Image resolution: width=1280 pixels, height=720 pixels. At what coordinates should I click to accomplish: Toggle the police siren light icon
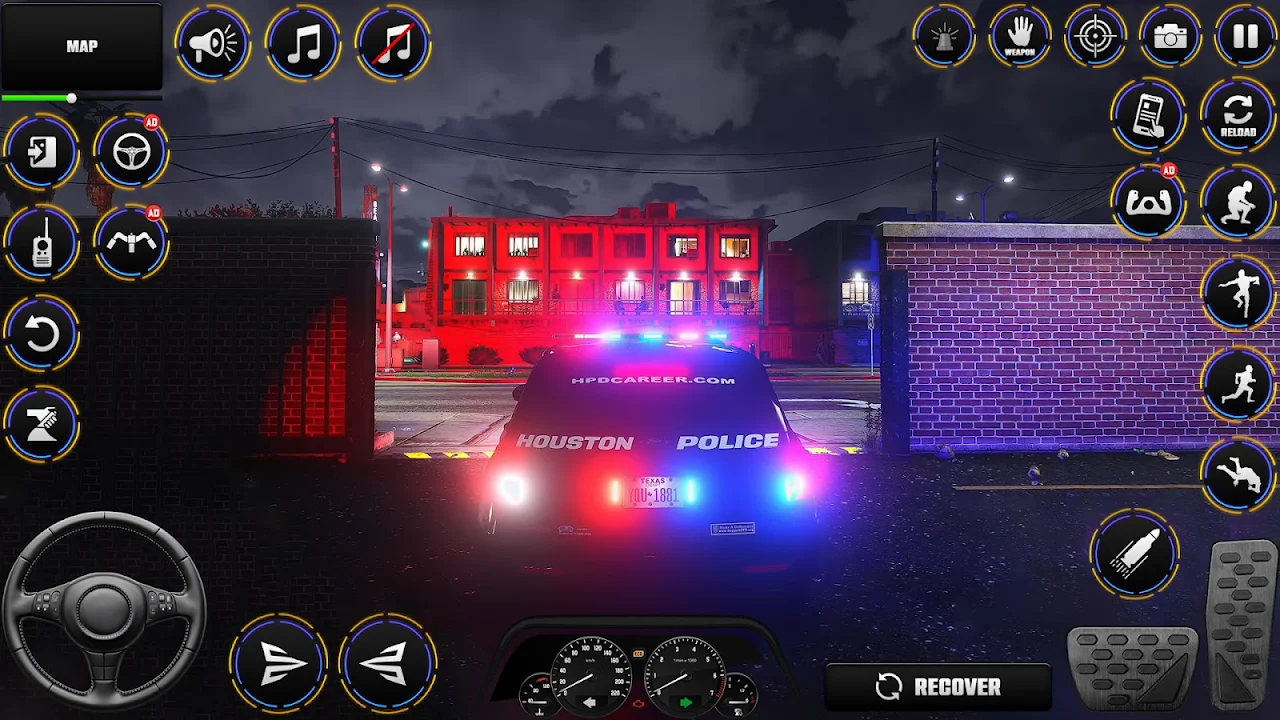[944, 38]
